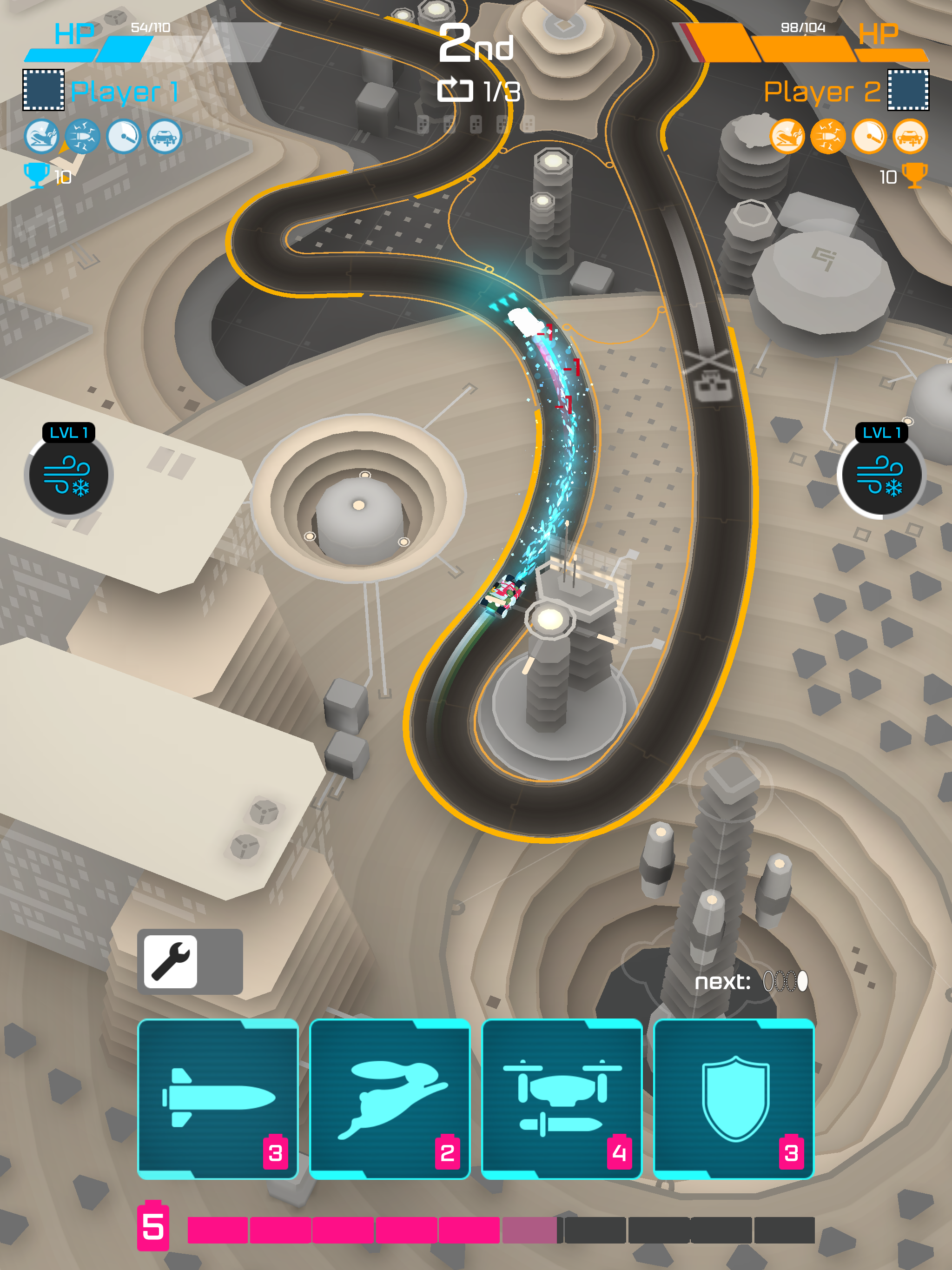952x1270 pixels.
Task: Inspect Player 1's blue car-plus perk icon
Action: click(x=165, y=137)
